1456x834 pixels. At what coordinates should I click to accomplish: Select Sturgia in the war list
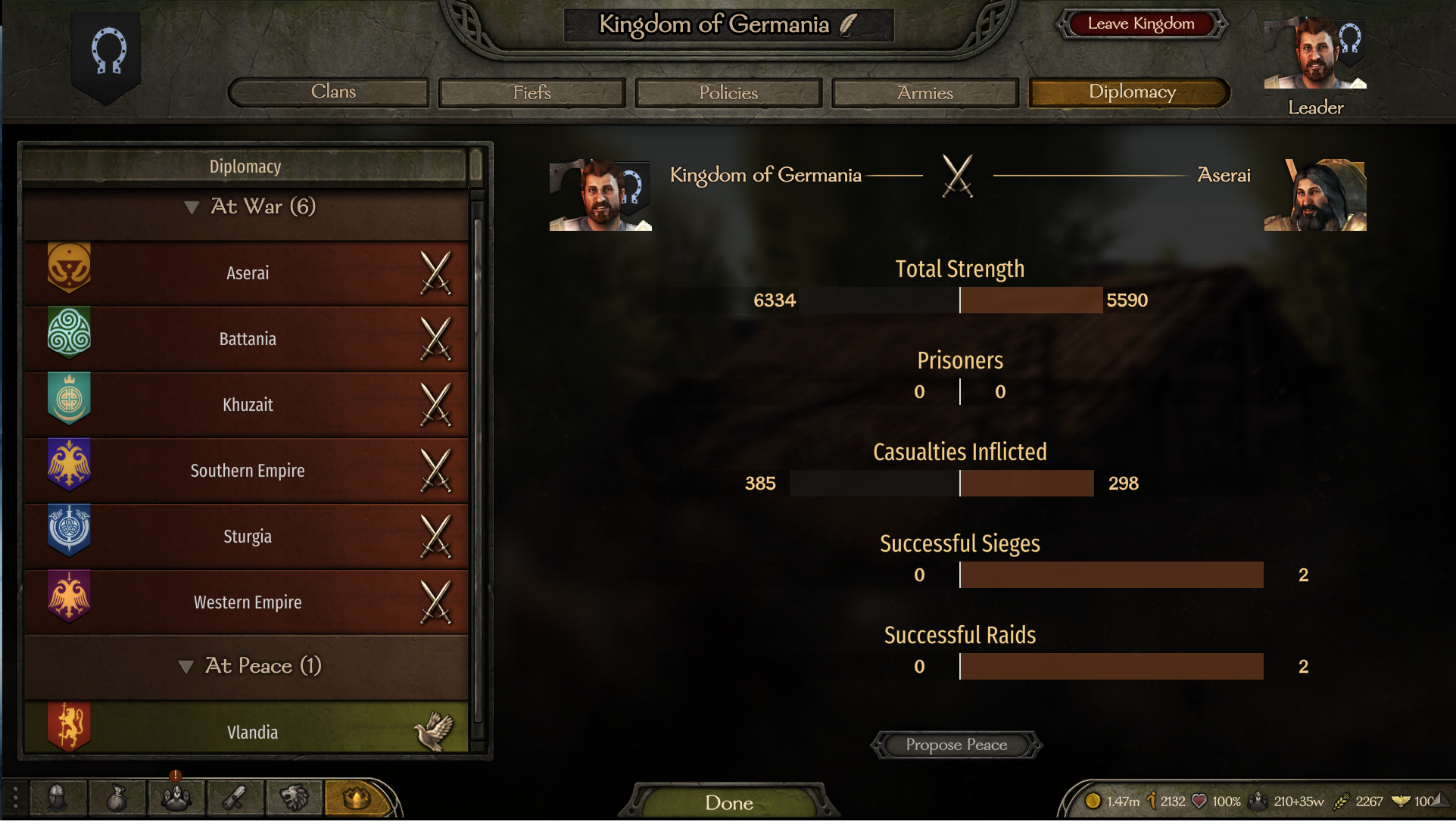247,536
